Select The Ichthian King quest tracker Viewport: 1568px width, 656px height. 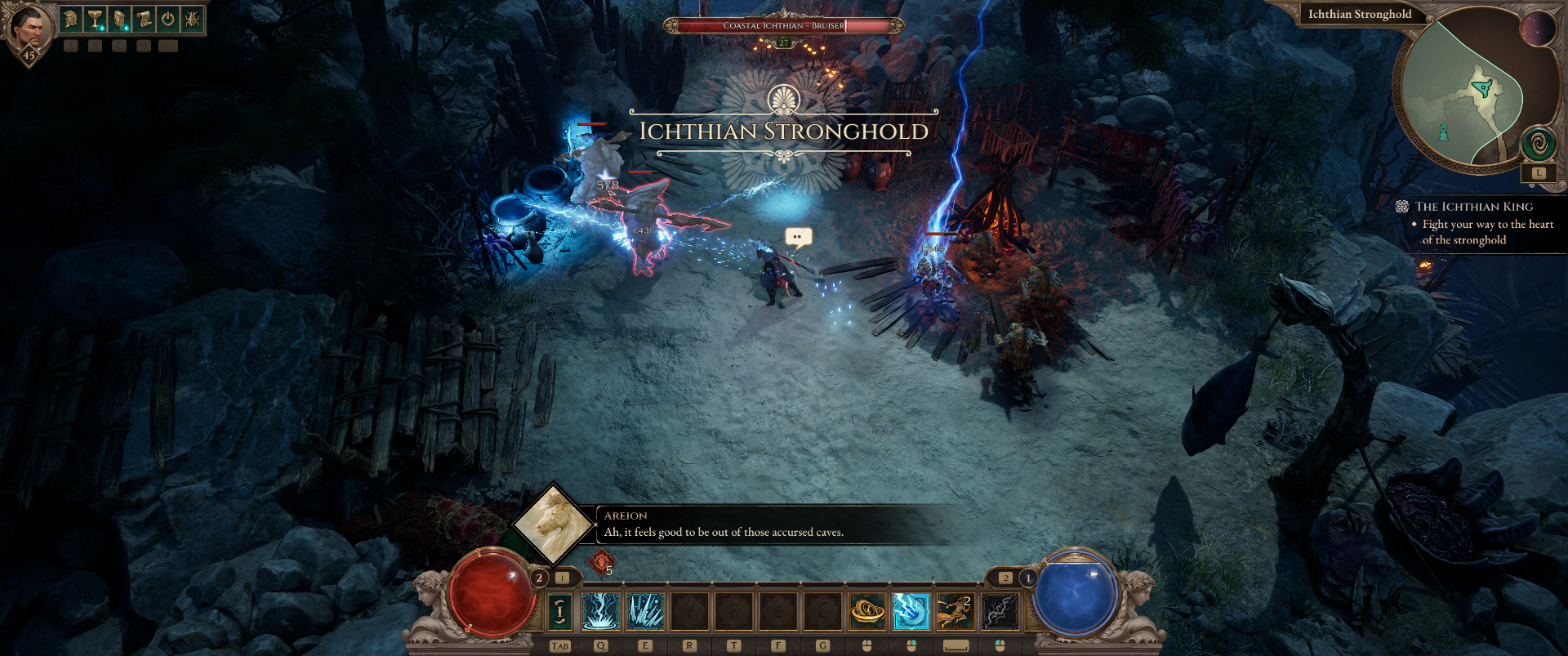coord(1473,207)
